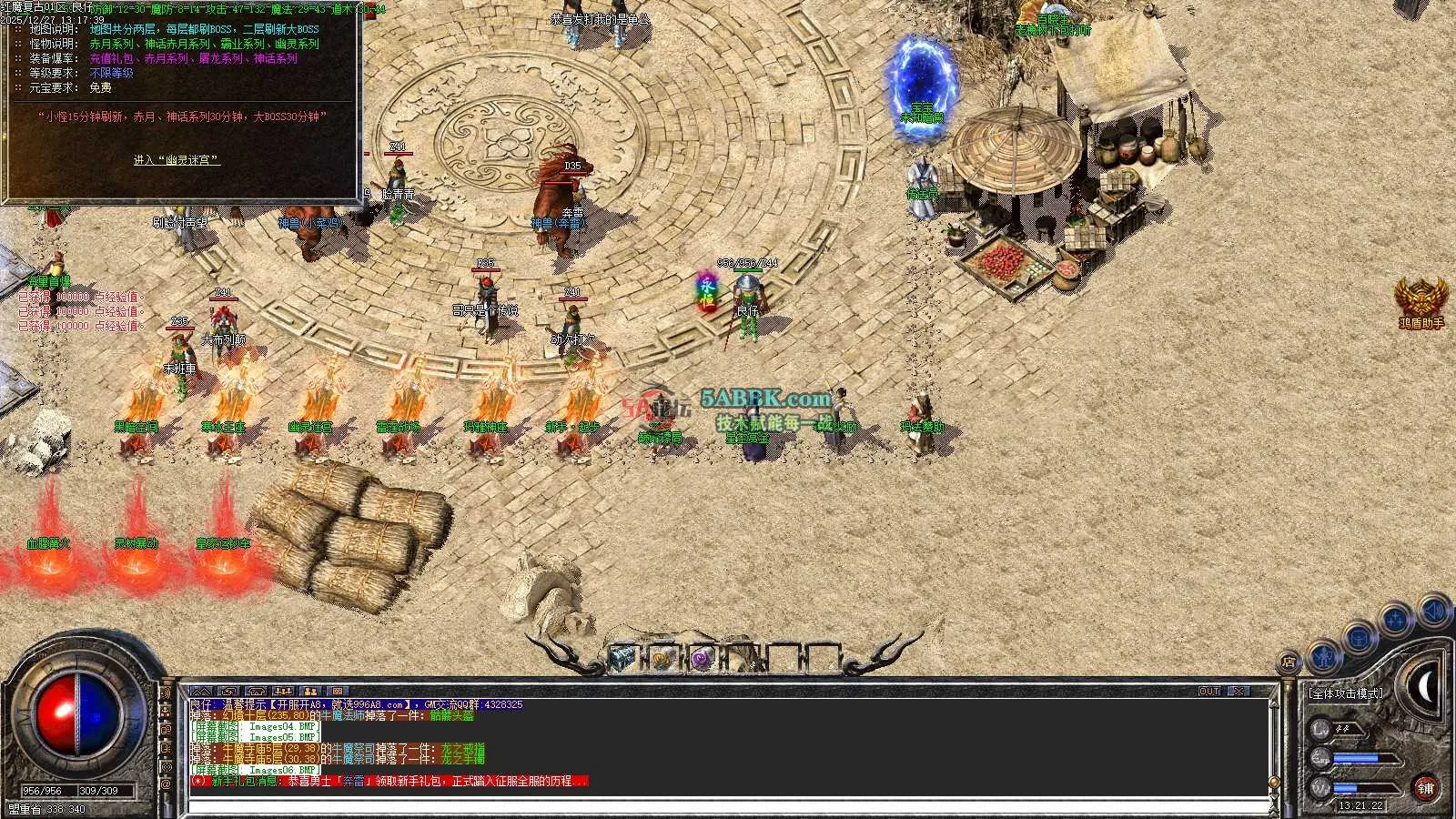
Task: Close the chat panel with X button
Action: point(1239,692)
